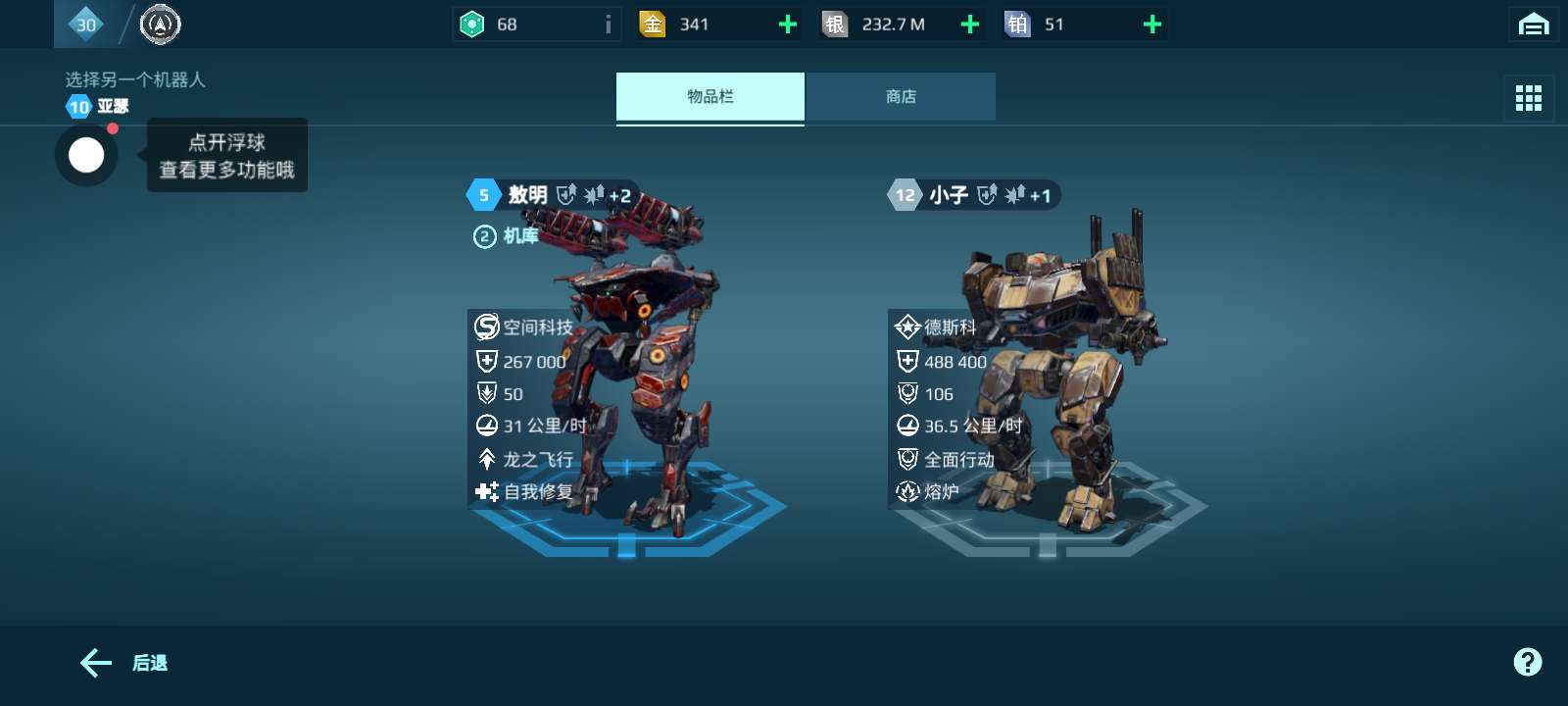Open the 商店 shop tab
Image resolution: width=1568 pixels, height=706 pixels.
click(x=900, y=96)
